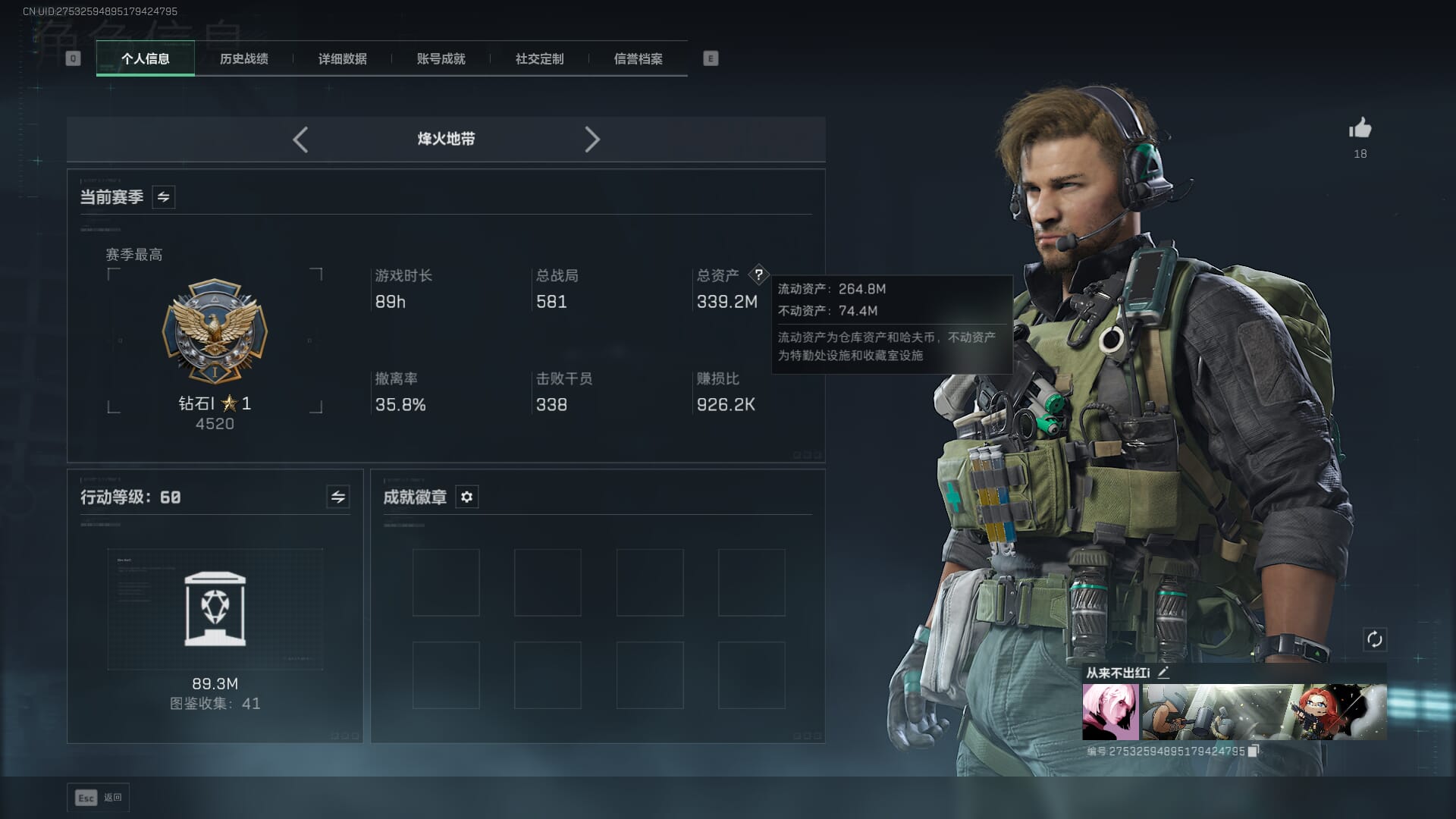Open the 成就徽章 gear settings
Image resolution: width=1456 pixels, height=819 pixels.
[x=466, y=497]
